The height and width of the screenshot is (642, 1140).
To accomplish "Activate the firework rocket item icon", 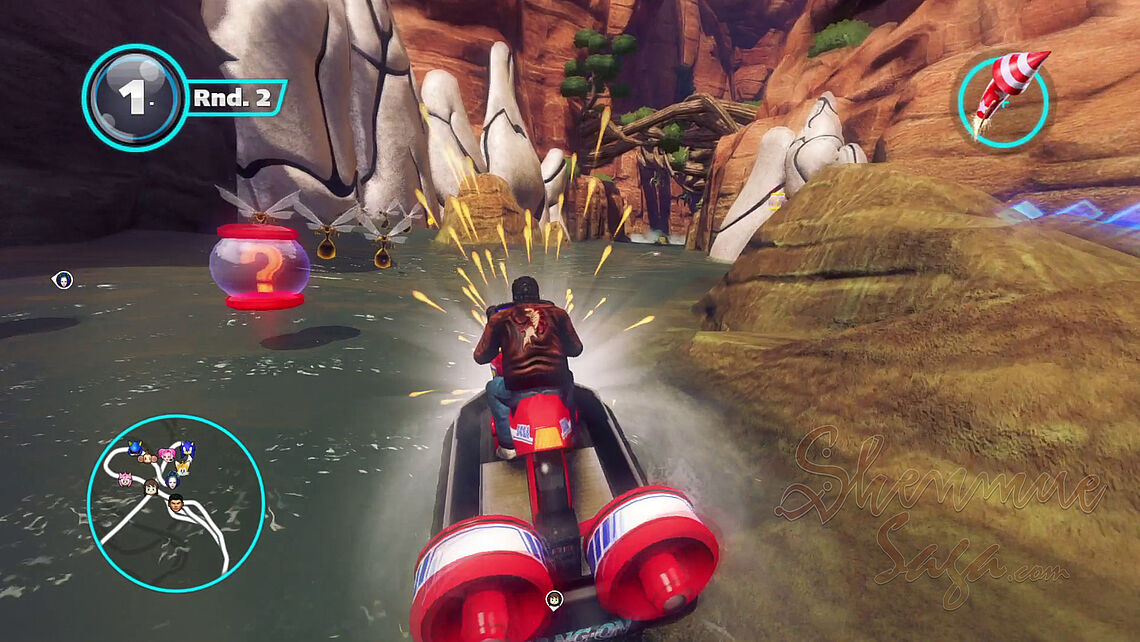I will click(1003, 97).
